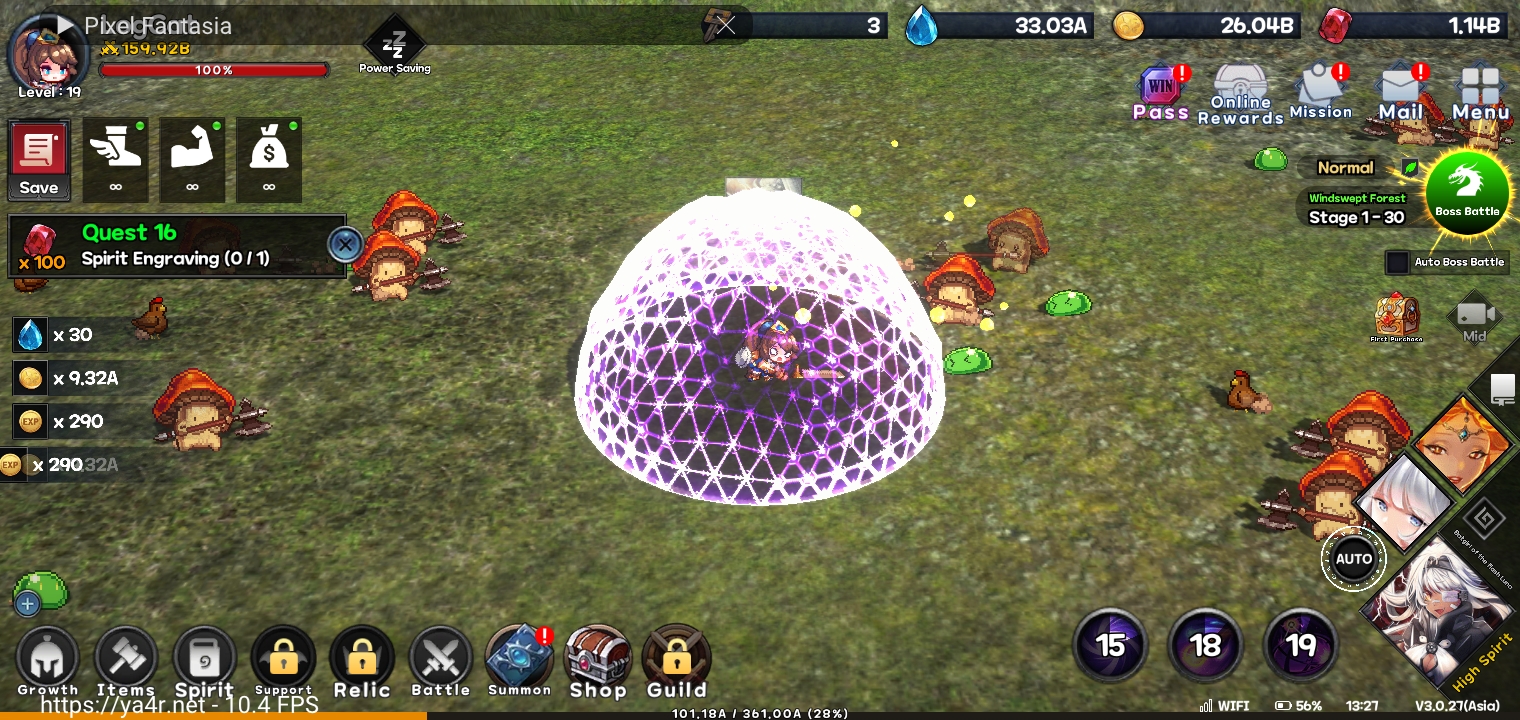This screenshot has height=720, width=1520.
Task: Open the Mission list
Action: pyautogui.click(x=1321, y=93)
